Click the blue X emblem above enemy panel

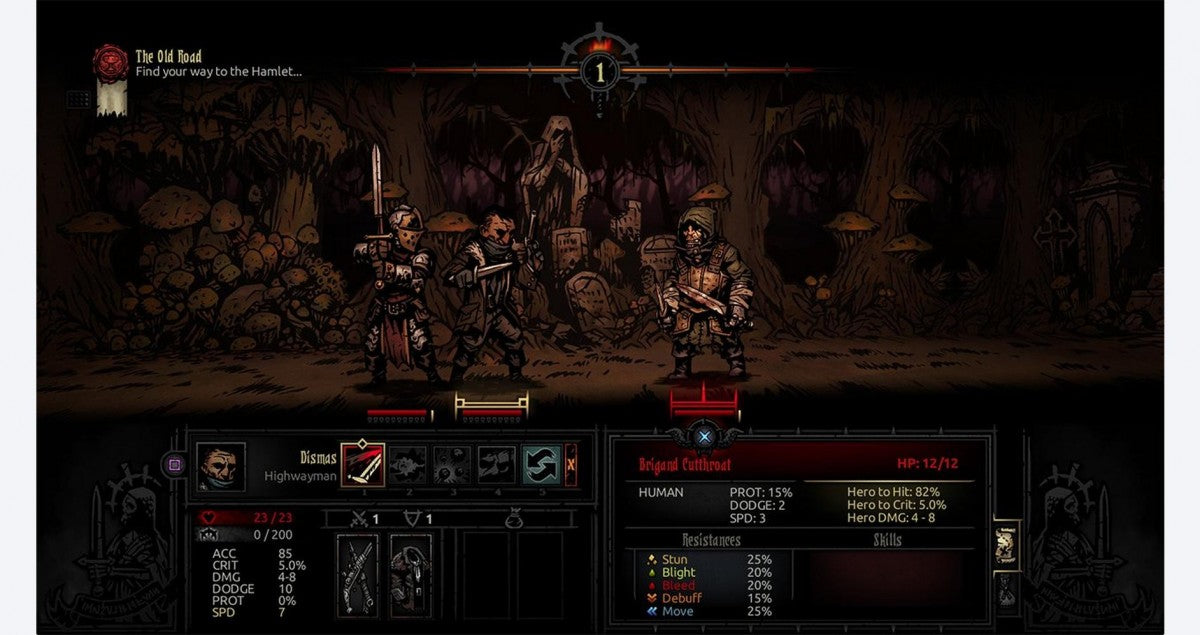705,437
